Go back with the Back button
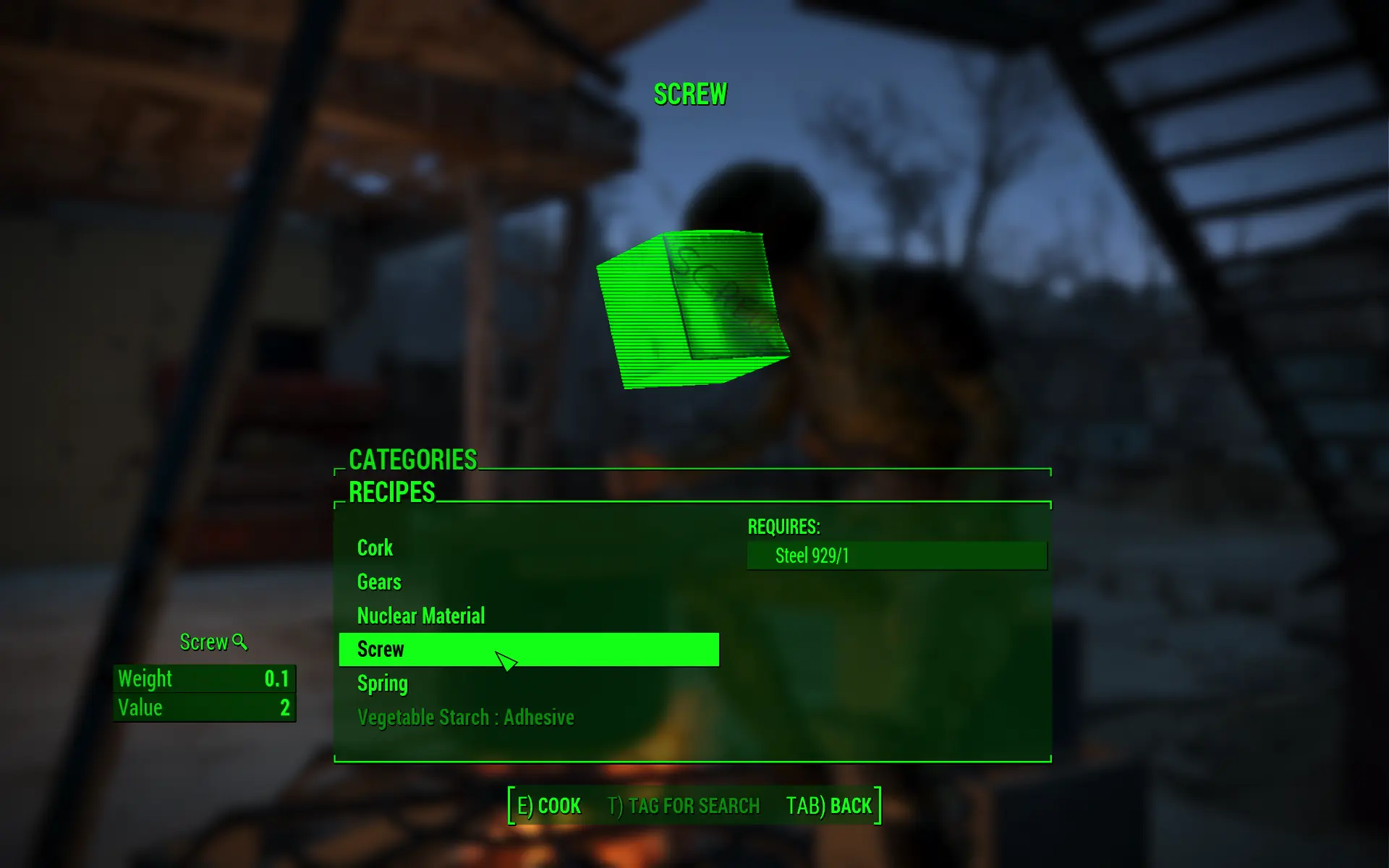 click(829, 806)
